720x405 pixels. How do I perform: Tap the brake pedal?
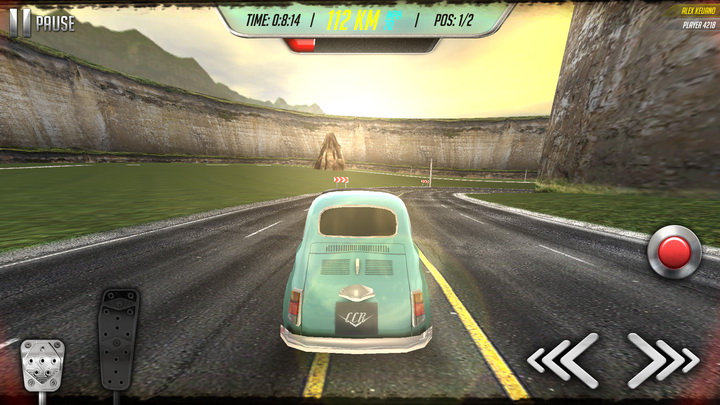click(x=42, y=364)
